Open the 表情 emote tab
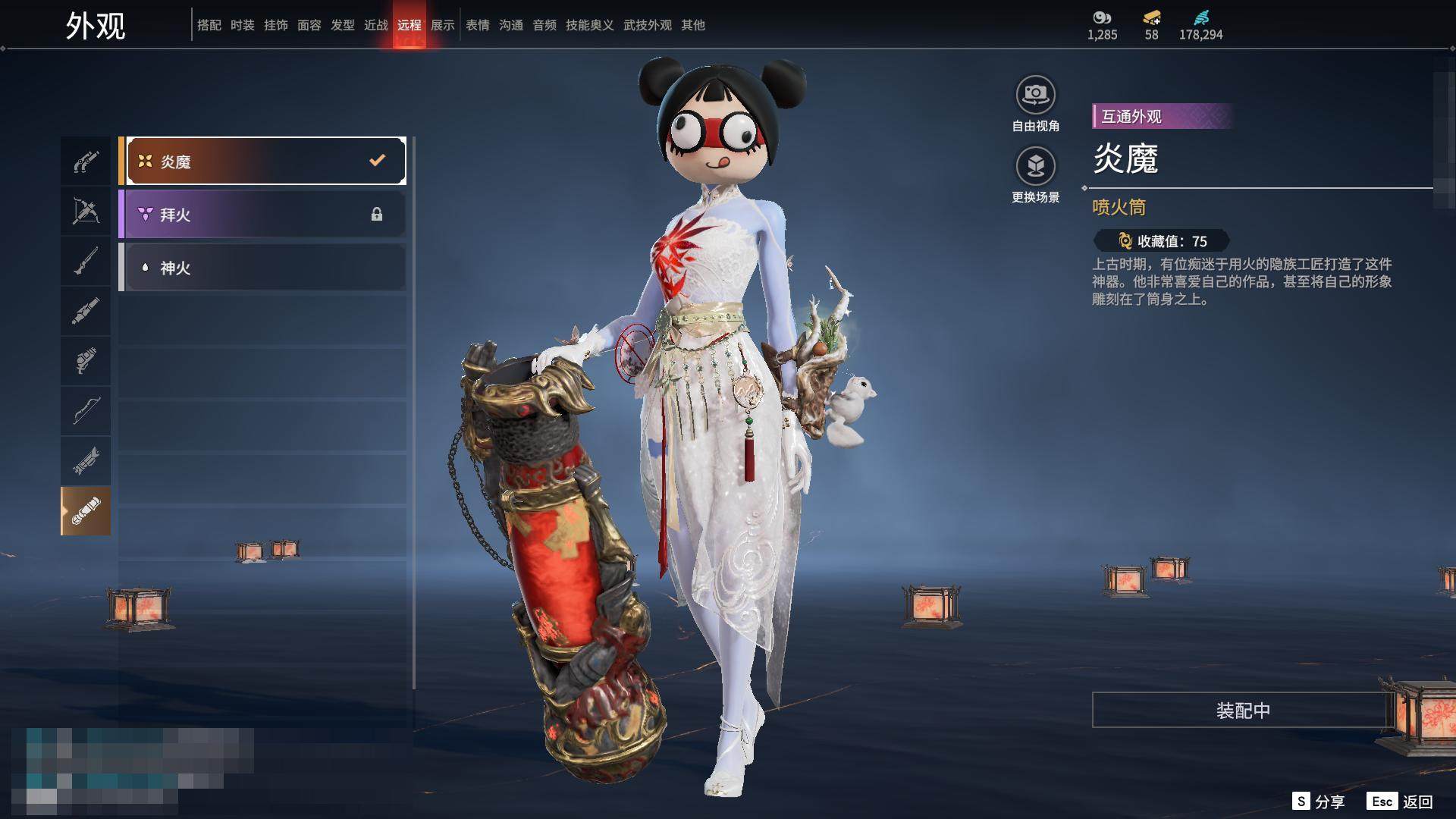This screenshot has height=819, width=1456. click(478, 25)
